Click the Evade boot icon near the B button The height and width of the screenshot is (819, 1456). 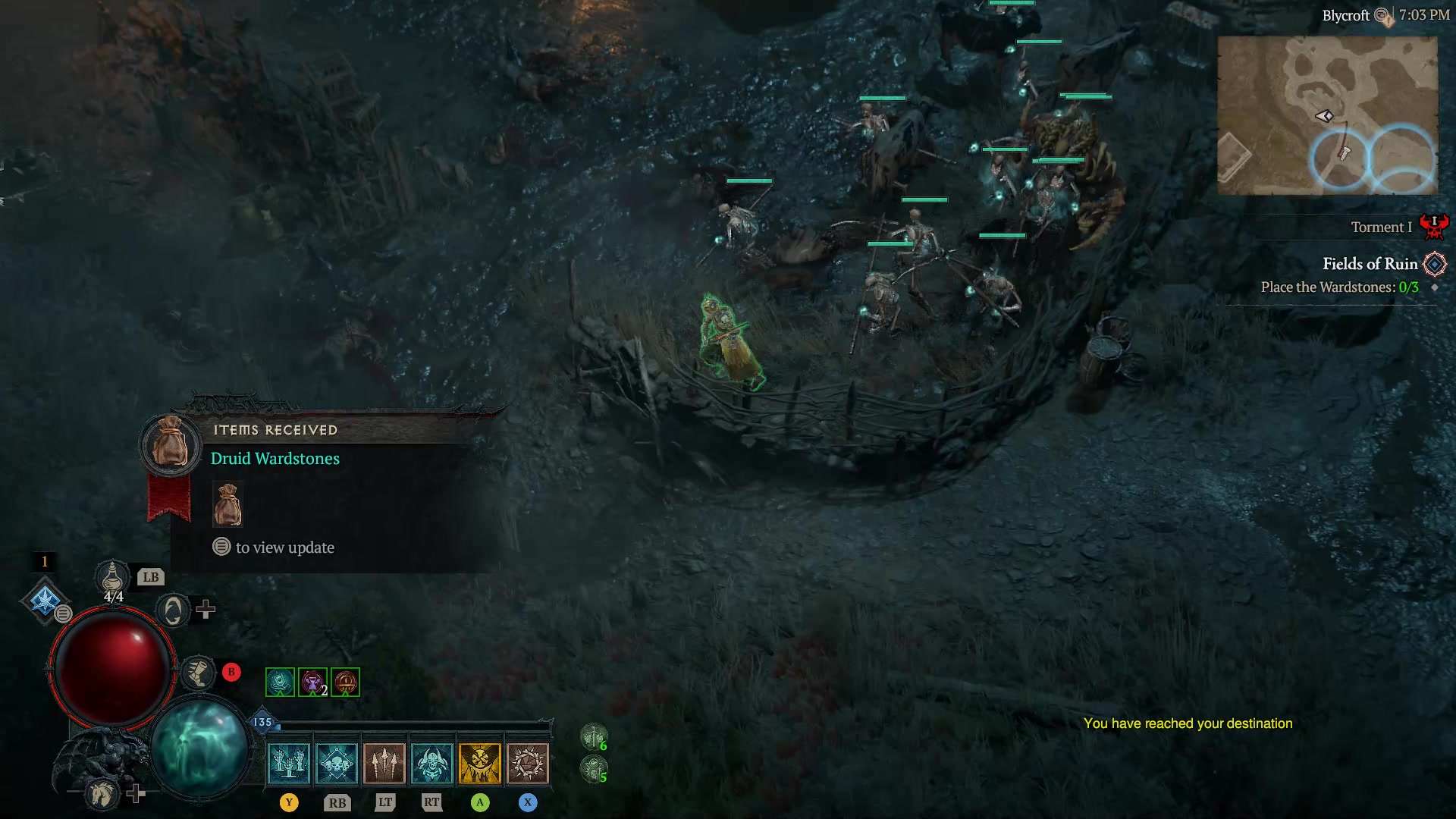[199, 673]
